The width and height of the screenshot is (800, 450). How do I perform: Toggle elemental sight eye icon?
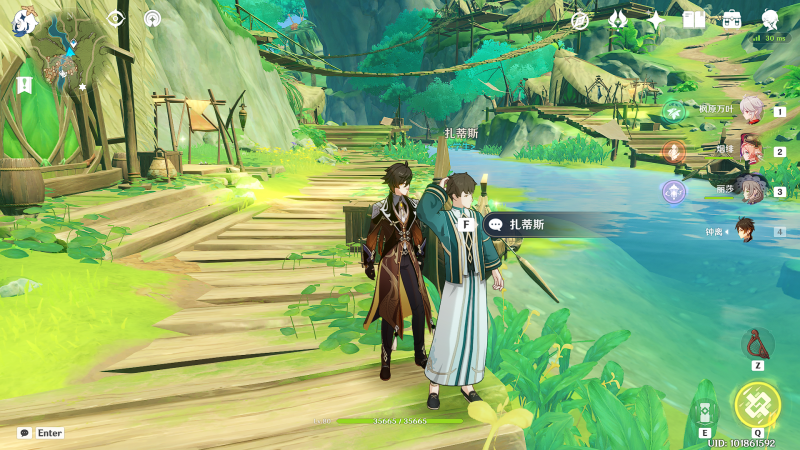[x=116, y=18]
